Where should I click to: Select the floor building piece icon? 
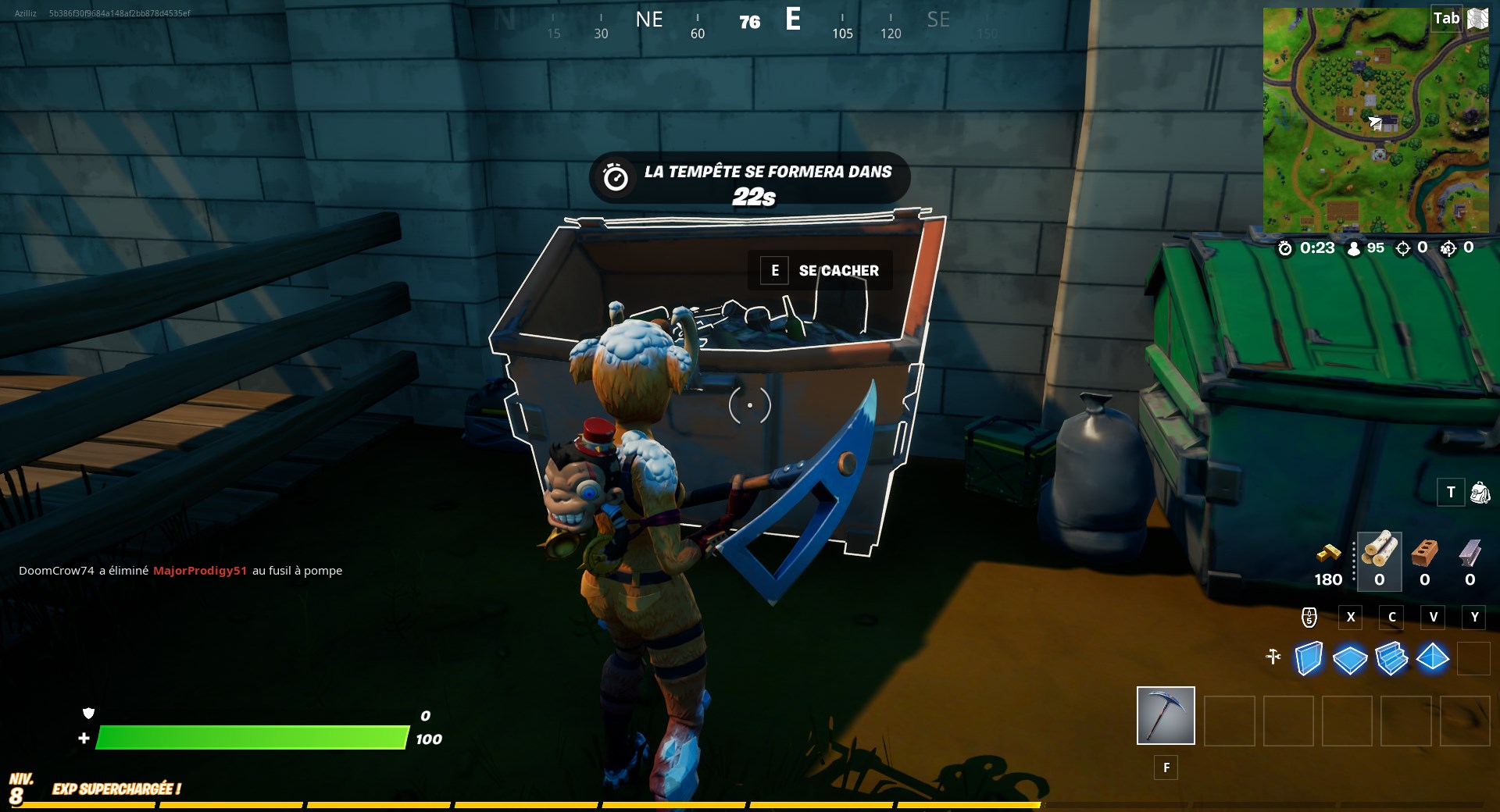(x=1349, y=658)
